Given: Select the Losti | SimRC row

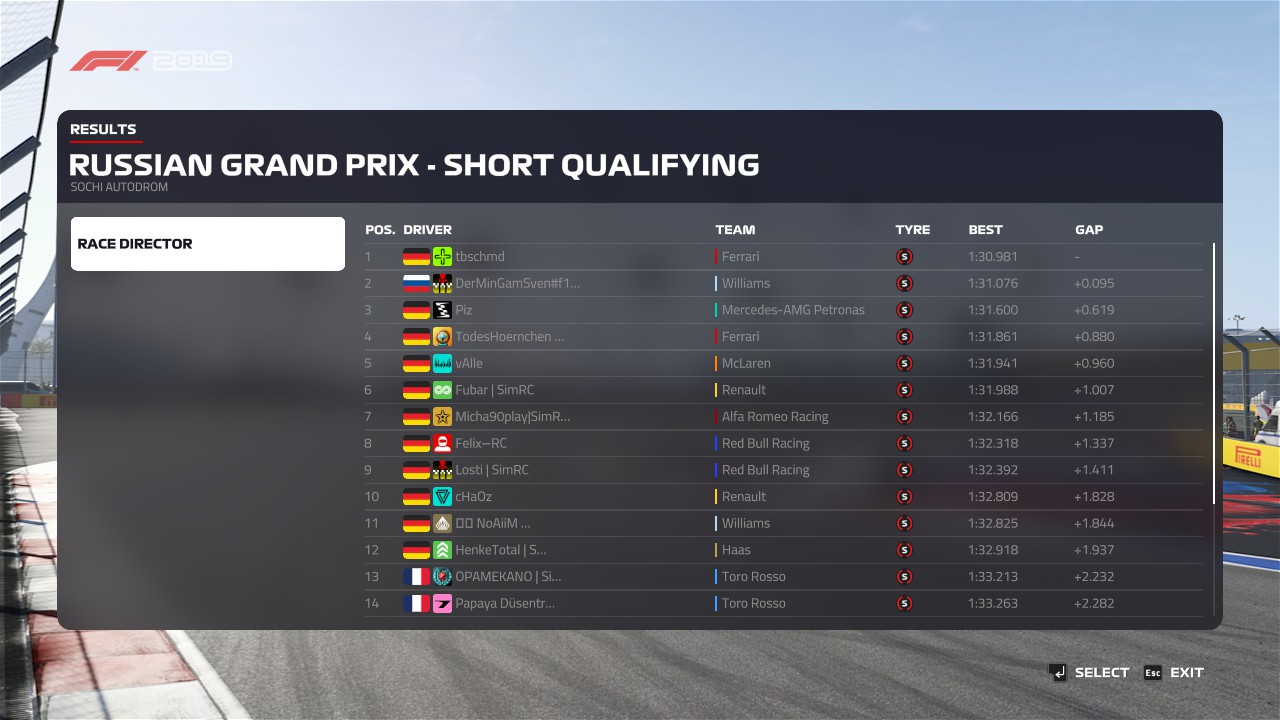Looking at the screenshot, I should 782,470.
